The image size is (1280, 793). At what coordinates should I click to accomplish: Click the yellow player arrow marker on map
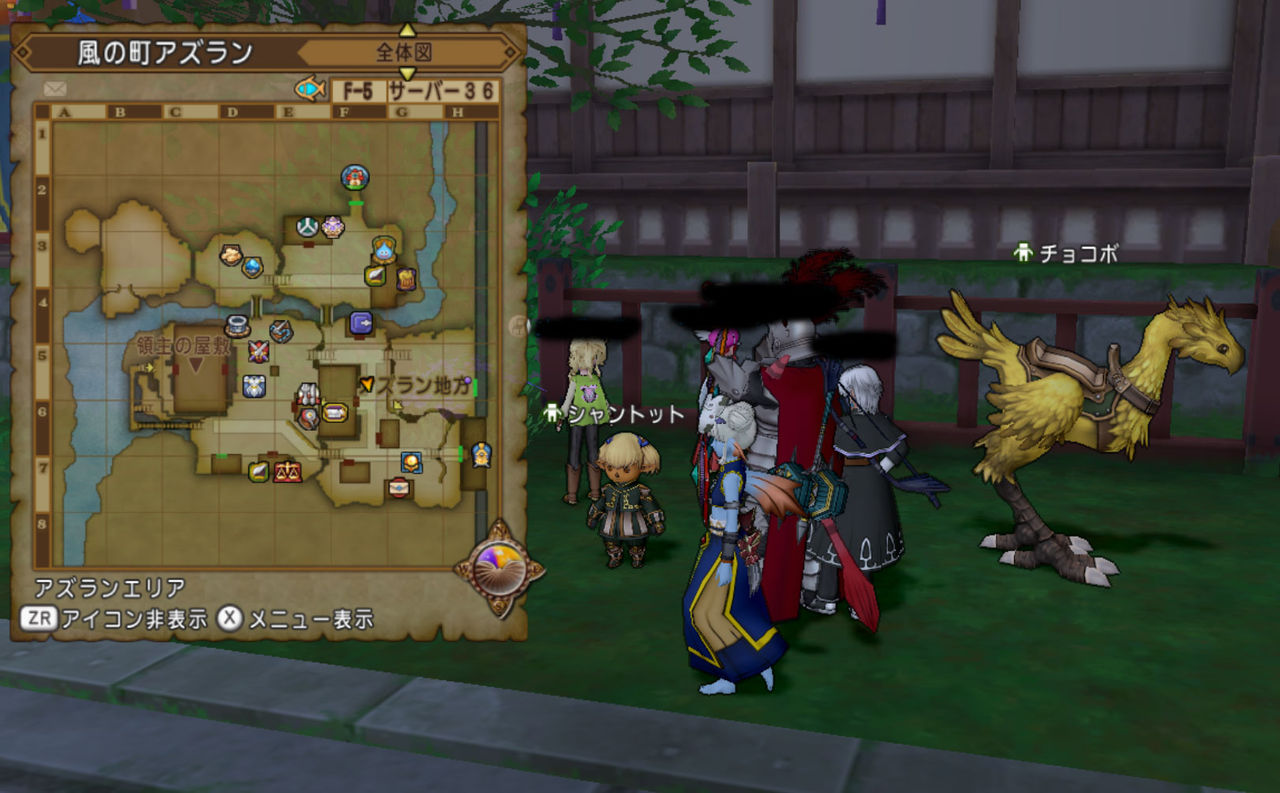(x=367, y=385)
